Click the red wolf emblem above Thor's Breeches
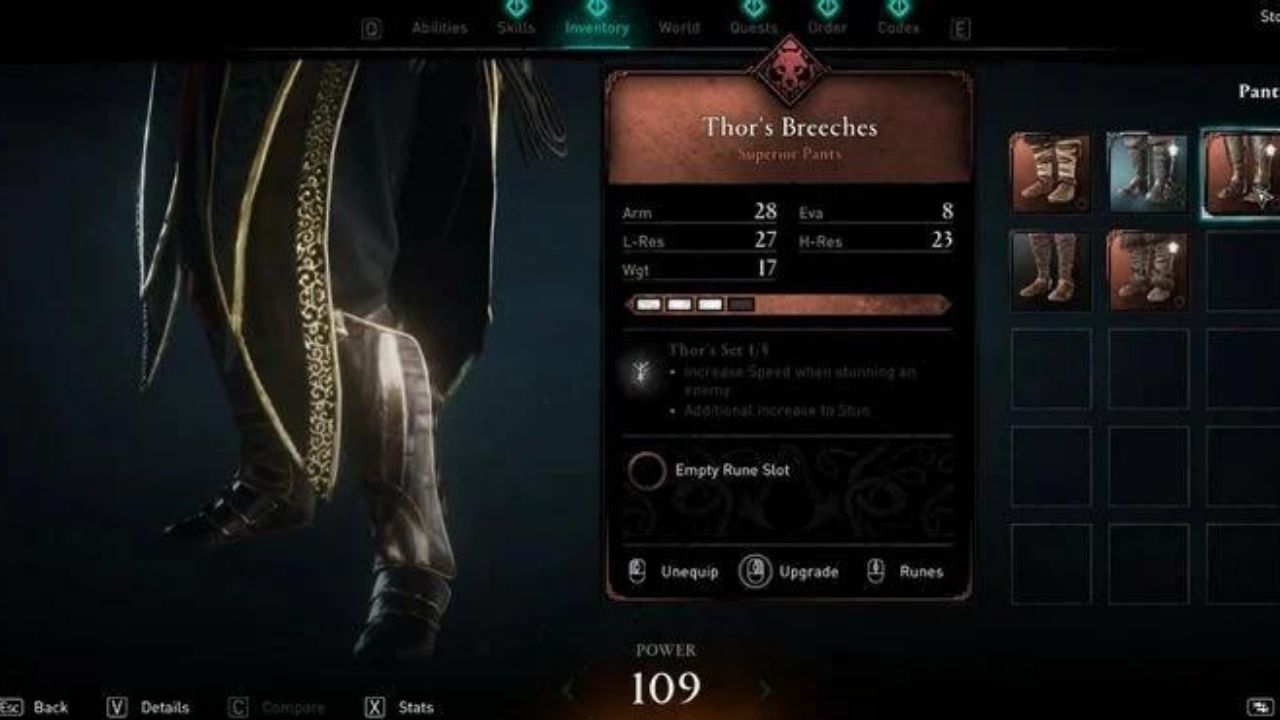This screenshot has height=720, width=1280. (x=793, y=75)
